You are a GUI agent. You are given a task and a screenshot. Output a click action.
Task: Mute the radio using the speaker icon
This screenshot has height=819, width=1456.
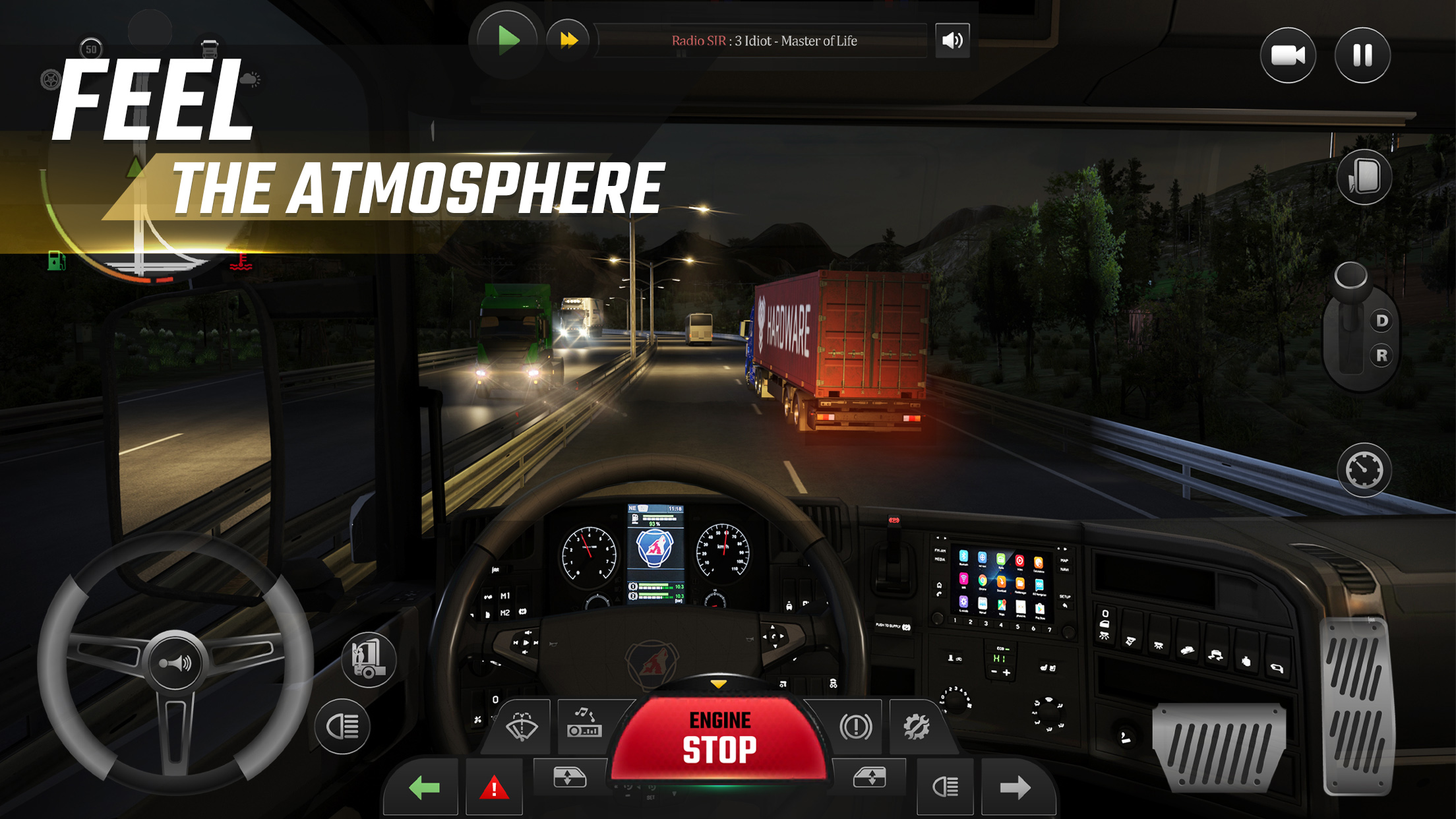952,41
